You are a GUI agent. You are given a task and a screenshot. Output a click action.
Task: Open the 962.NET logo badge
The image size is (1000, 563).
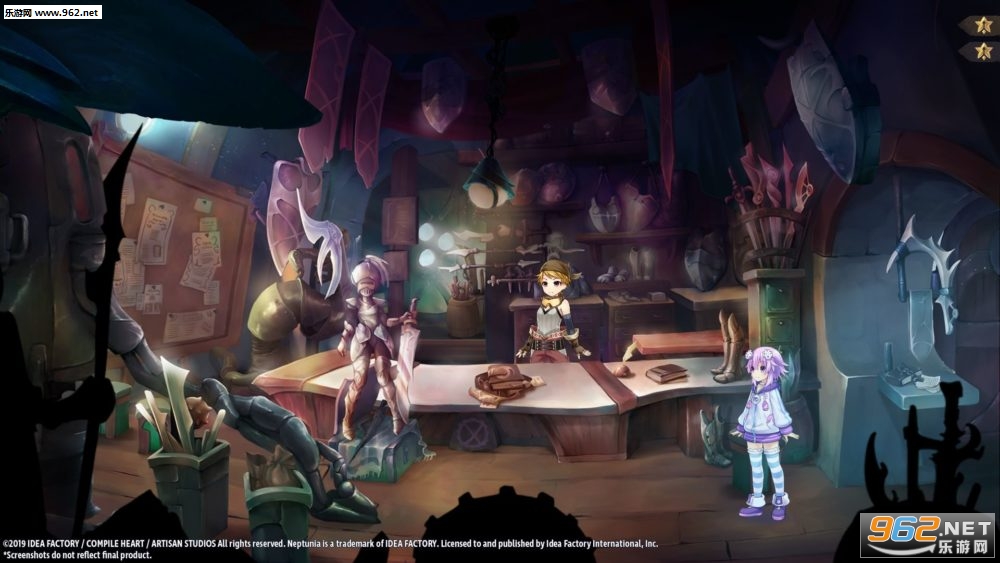click(926, 534)
